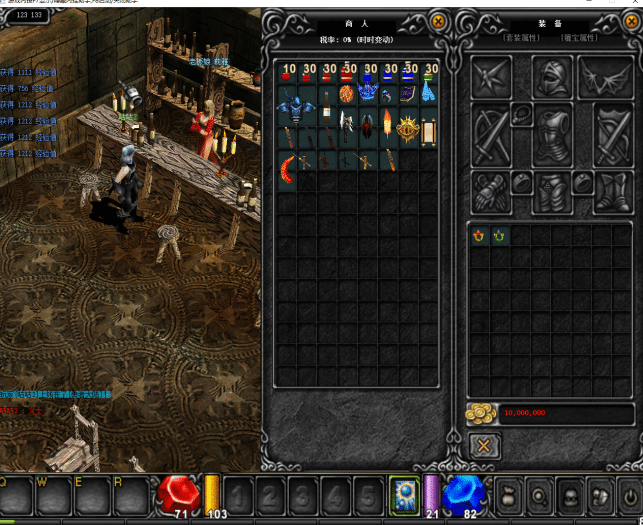
Task: Select the parchment scroll item
Action: pos(430,130)
